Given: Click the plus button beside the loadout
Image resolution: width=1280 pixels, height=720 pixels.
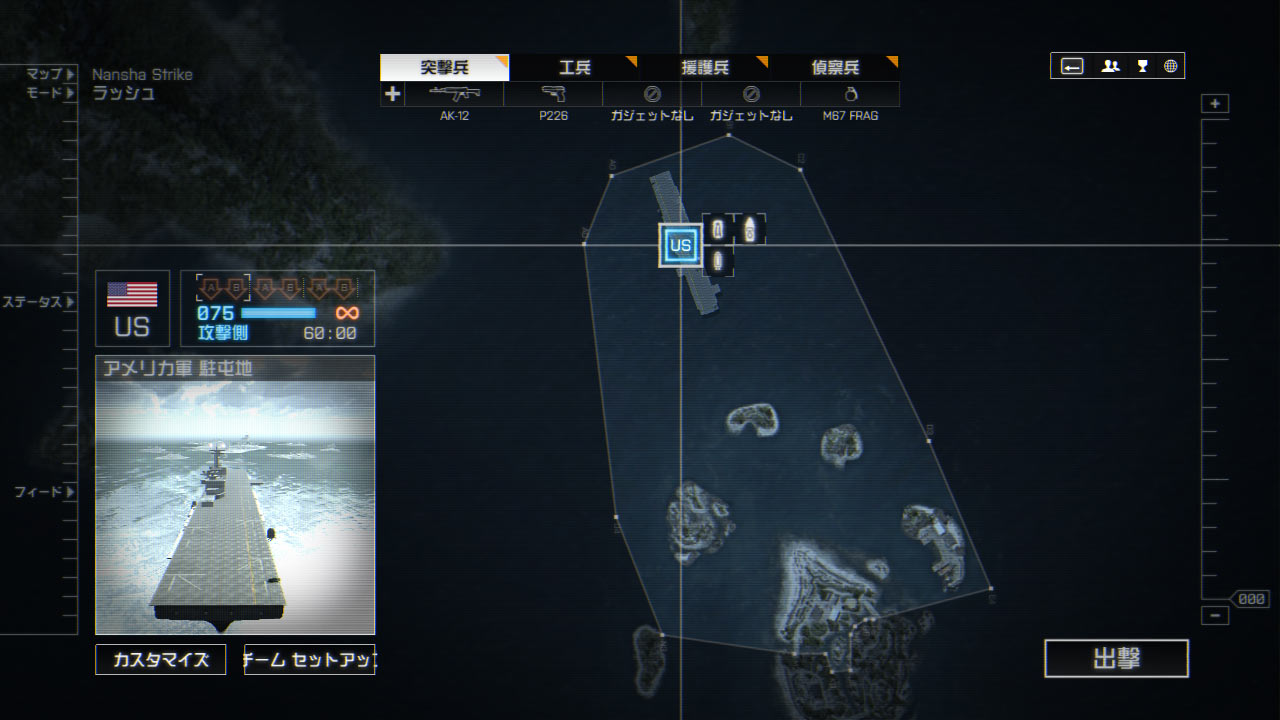Looking at the screenshot, I should [x=392, y=94].
